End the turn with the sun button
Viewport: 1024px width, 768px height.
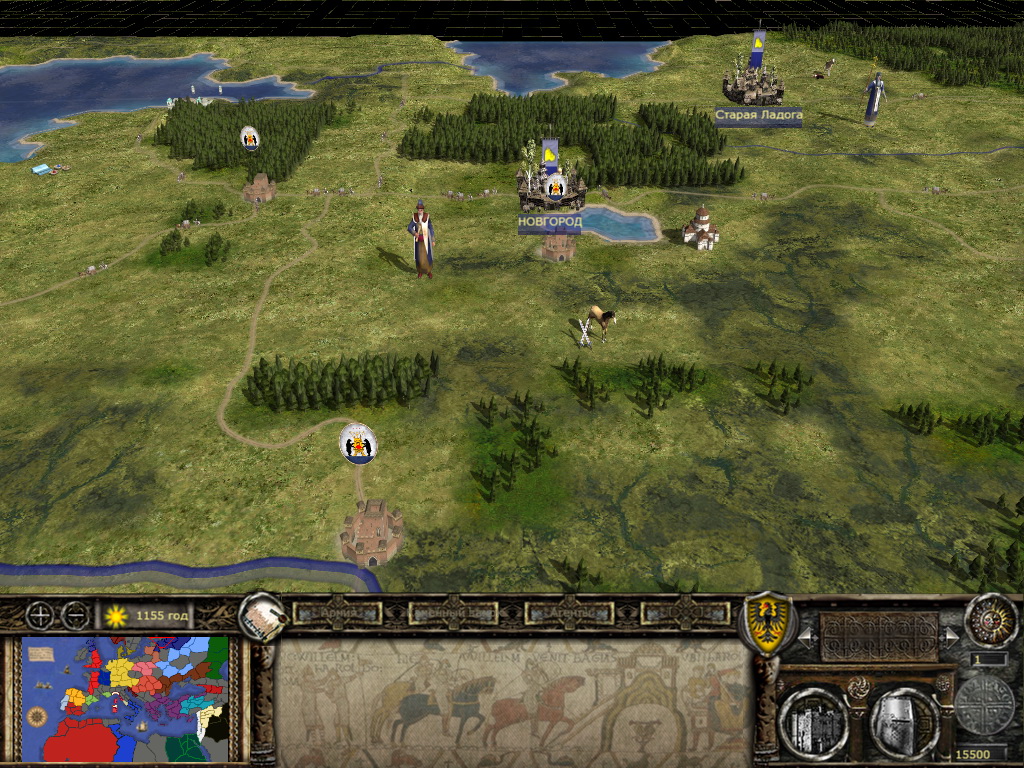tap(990, 620)
